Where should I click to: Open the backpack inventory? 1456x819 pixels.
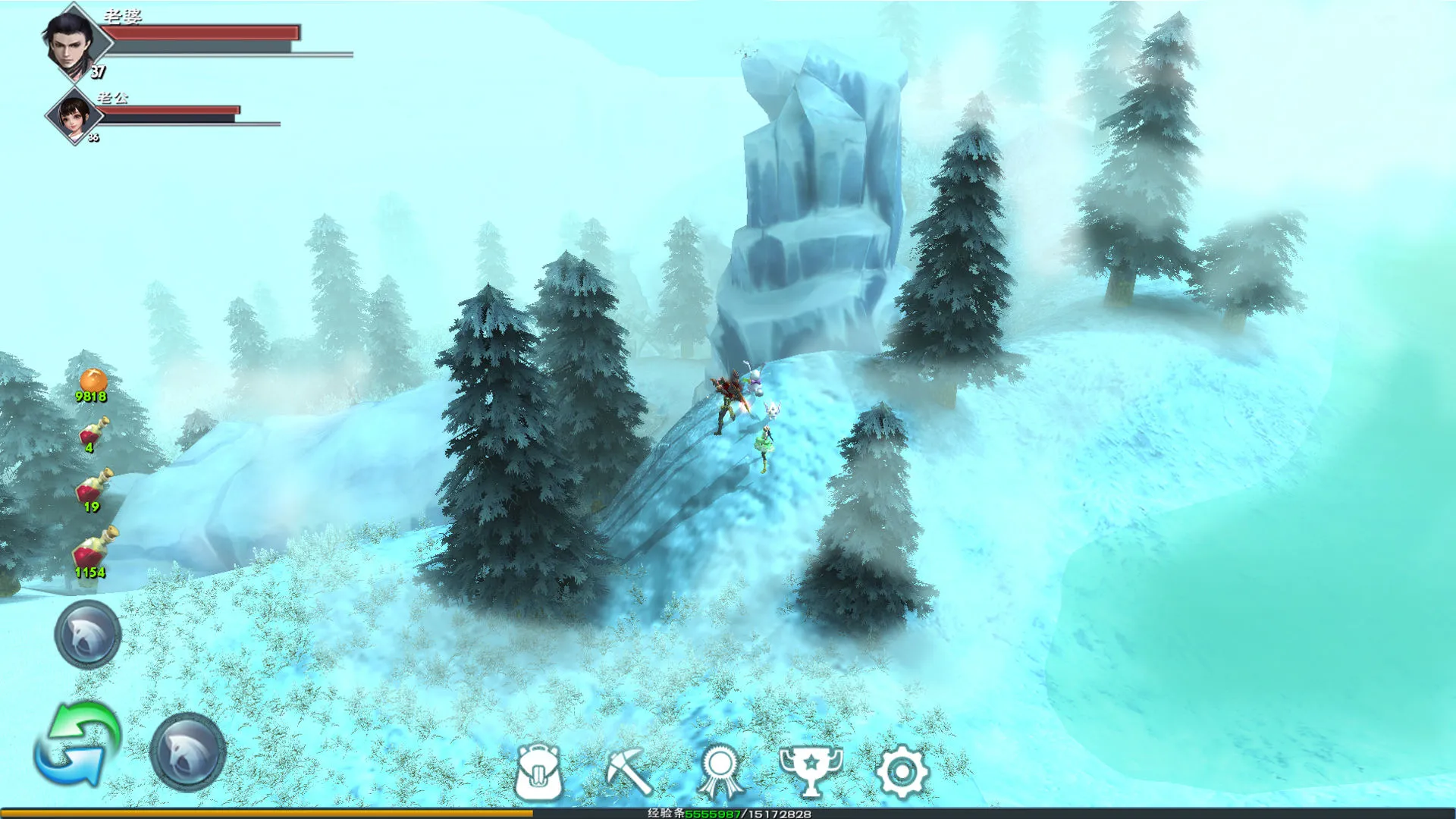[538, 772]
